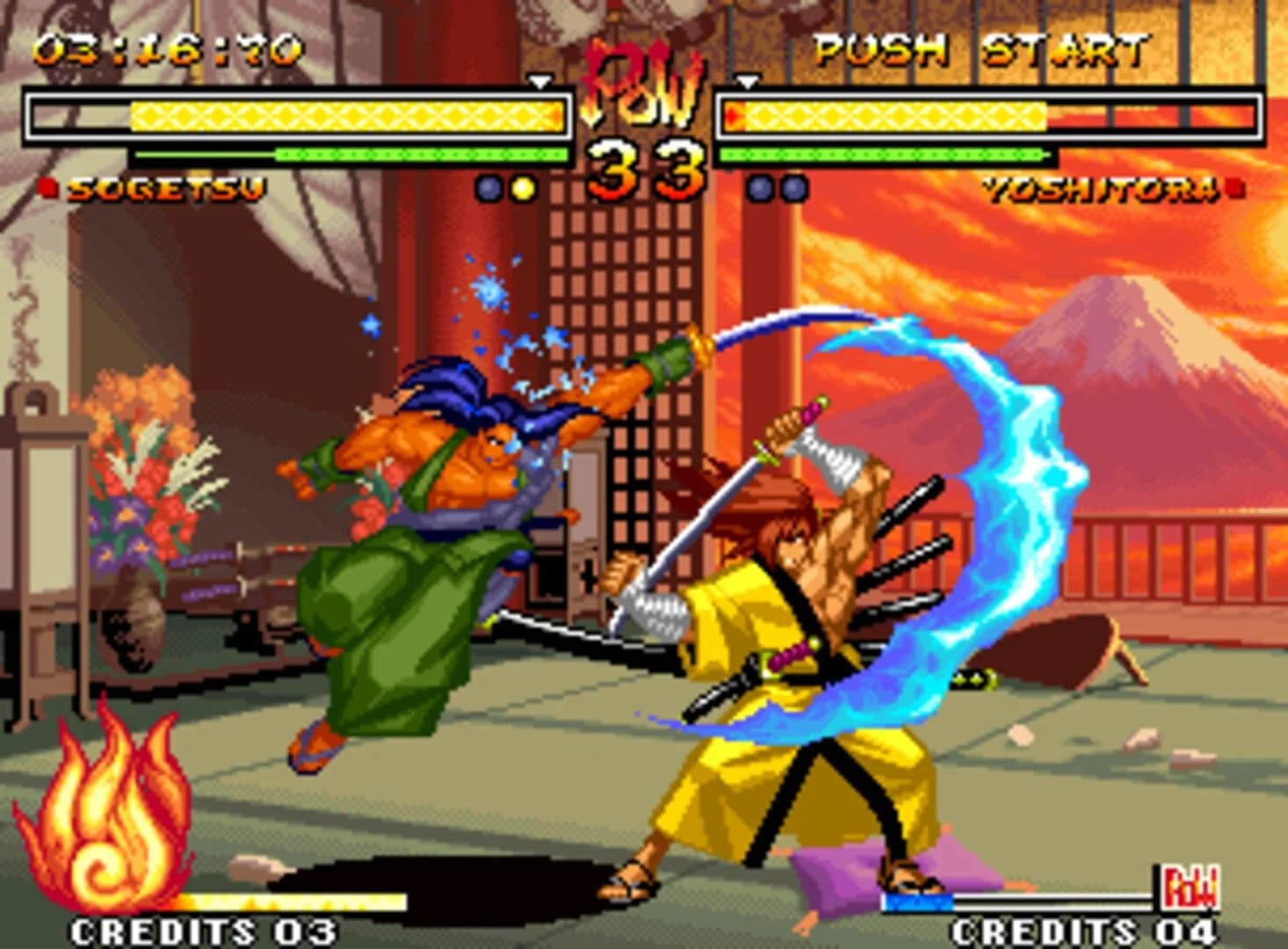Toggle the second blue orb on Yoshitora's side
This screenshot has height=949, width=1288.
point(793,187)
